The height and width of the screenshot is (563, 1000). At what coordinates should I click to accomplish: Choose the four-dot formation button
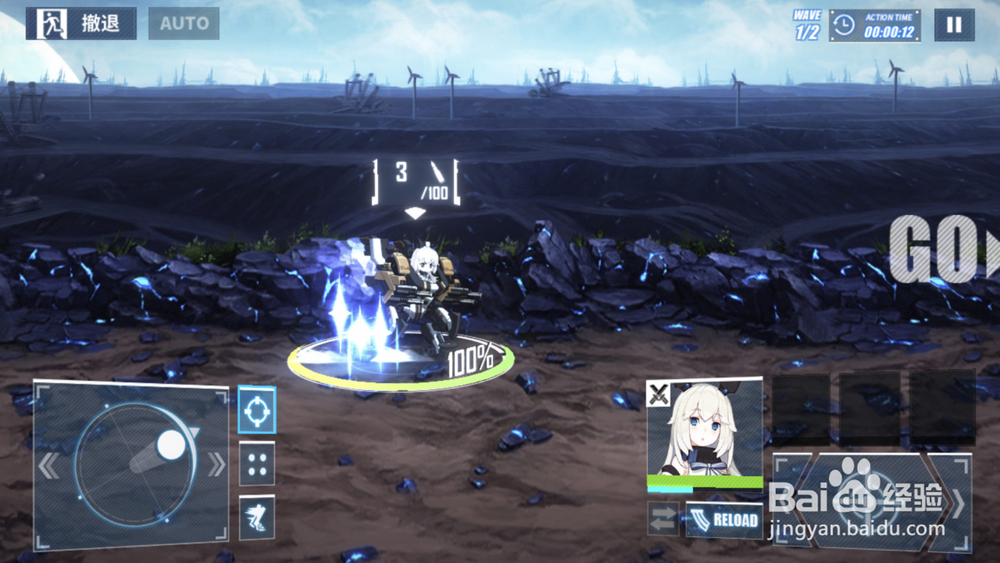point(257,464)
